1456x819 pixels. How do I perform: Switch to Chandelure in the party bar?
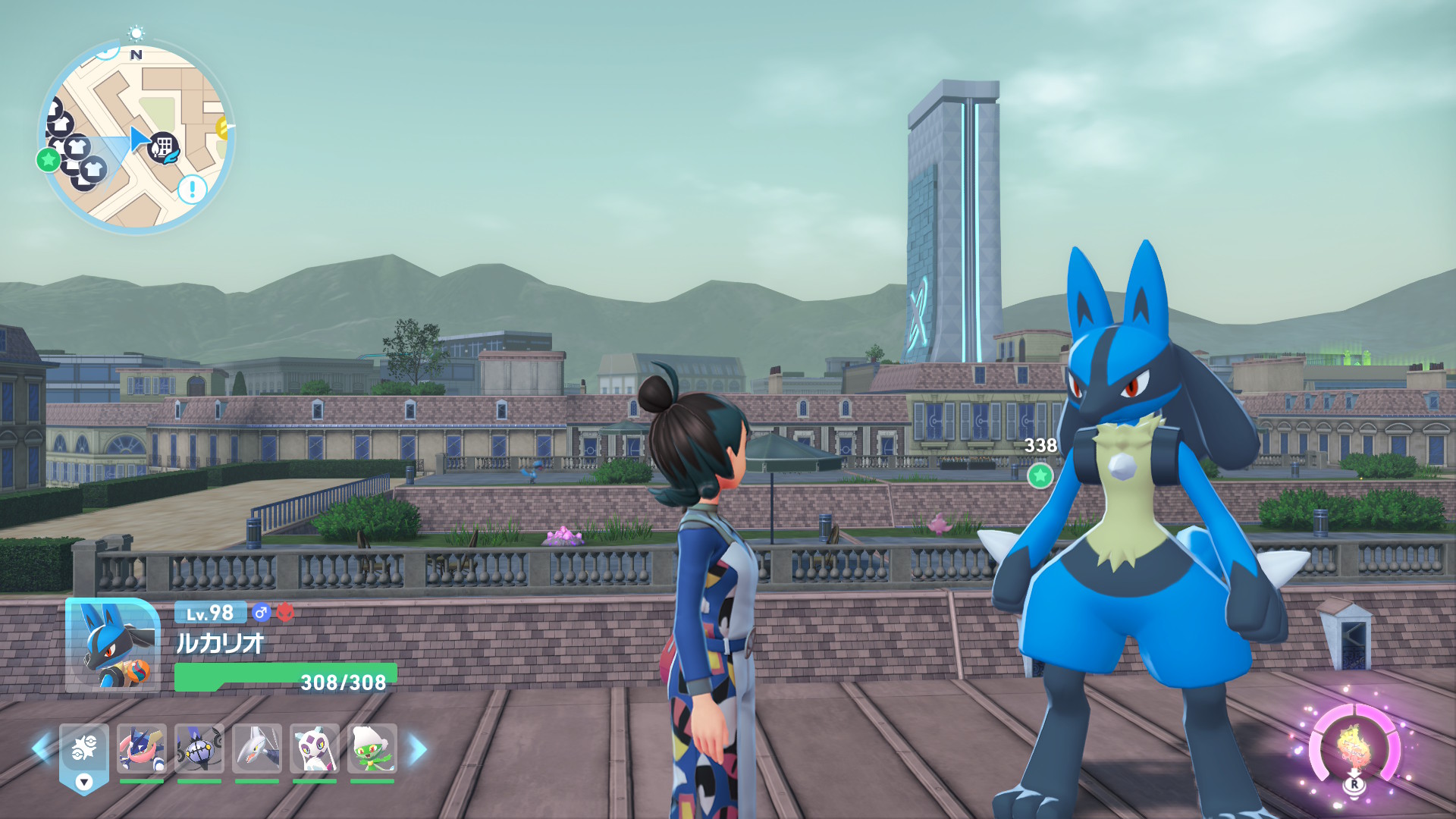(199, 748)
